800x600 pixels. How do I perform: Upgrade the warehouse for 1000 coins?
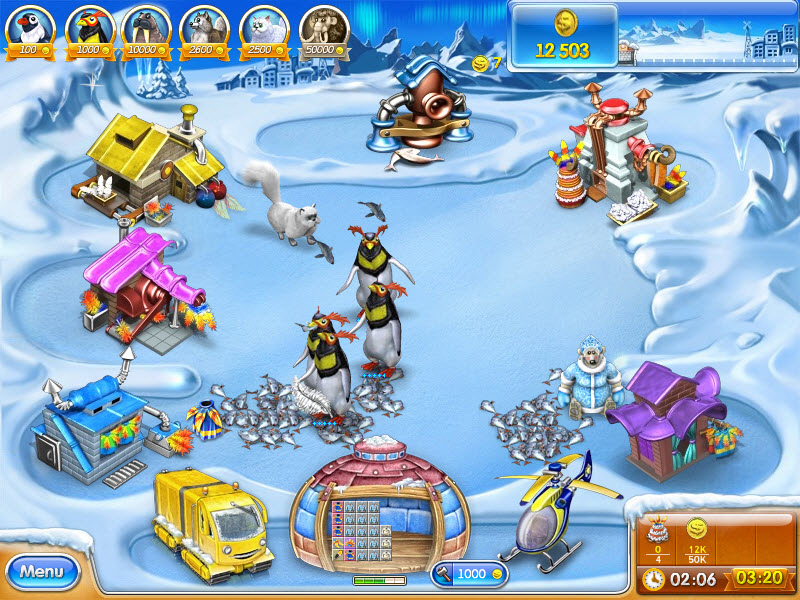coord(469,574)
